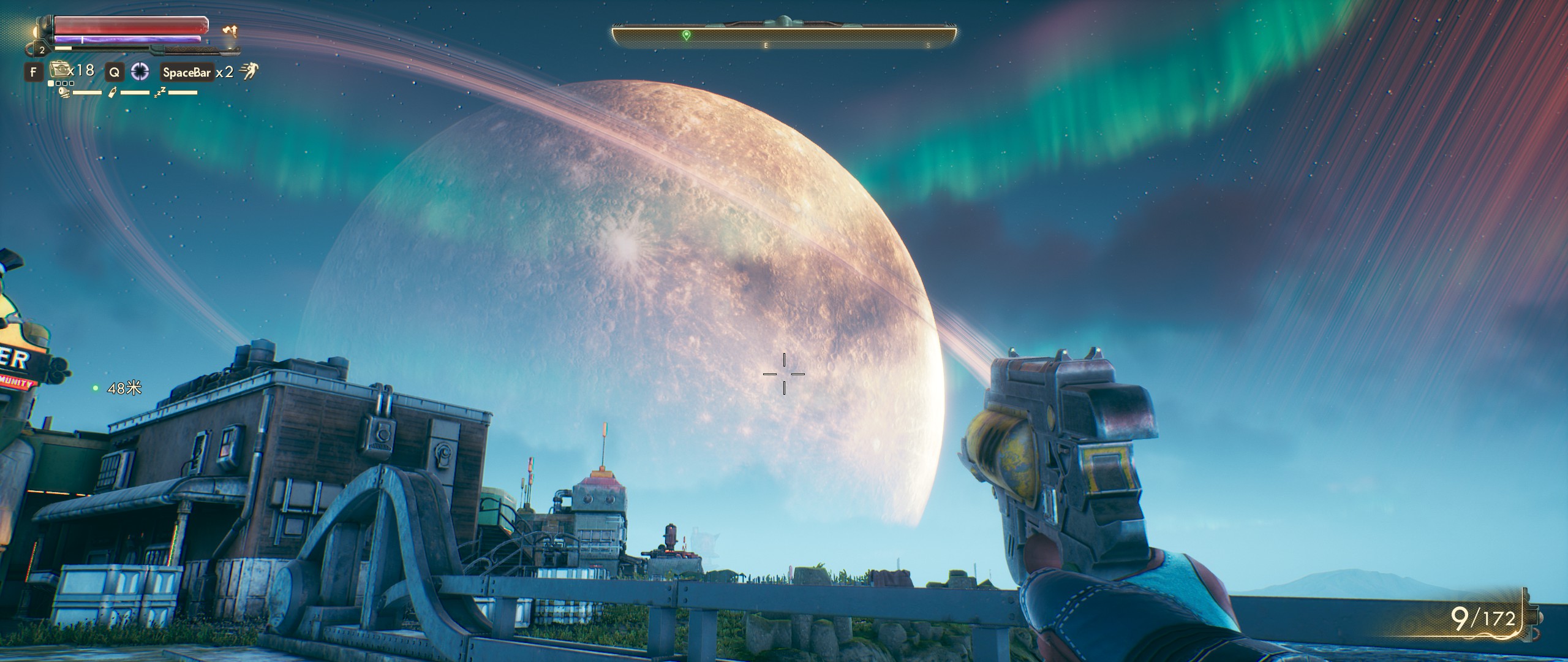Click the compass bar
1568x662 pixels.
784,36
